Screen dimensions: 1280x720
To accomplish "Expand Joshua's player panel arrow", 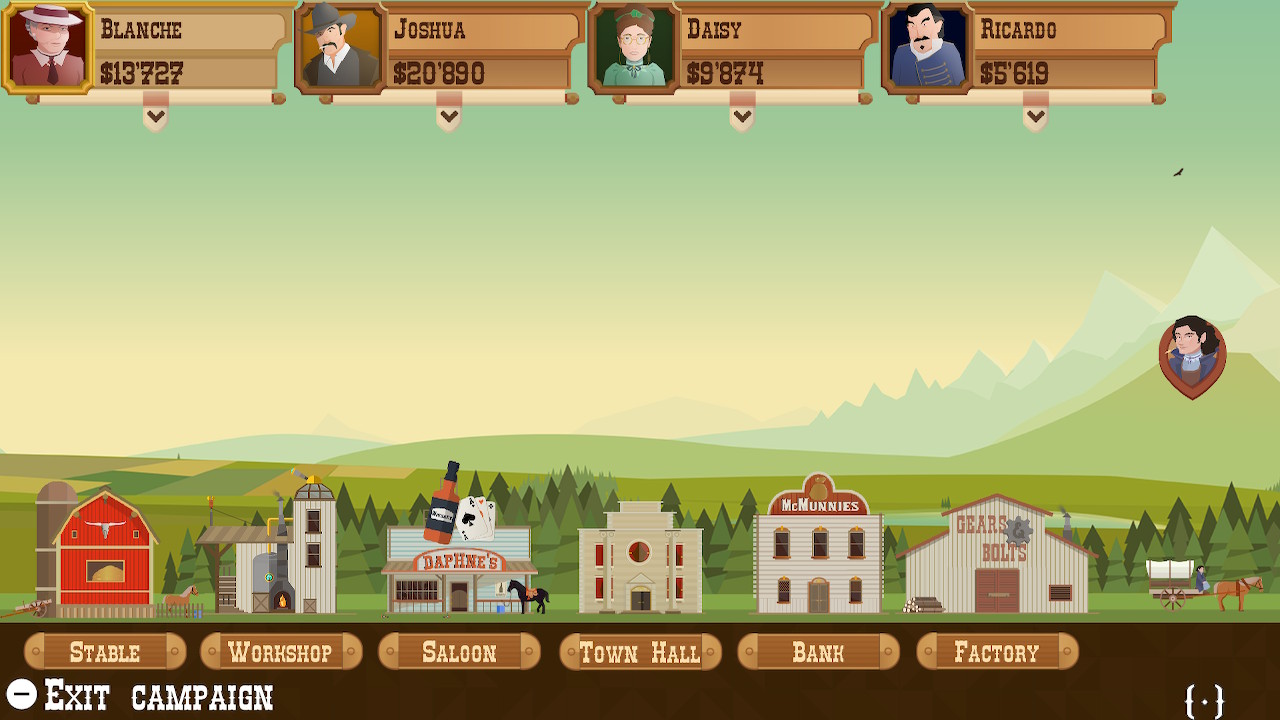I will (x=449, y=117).
